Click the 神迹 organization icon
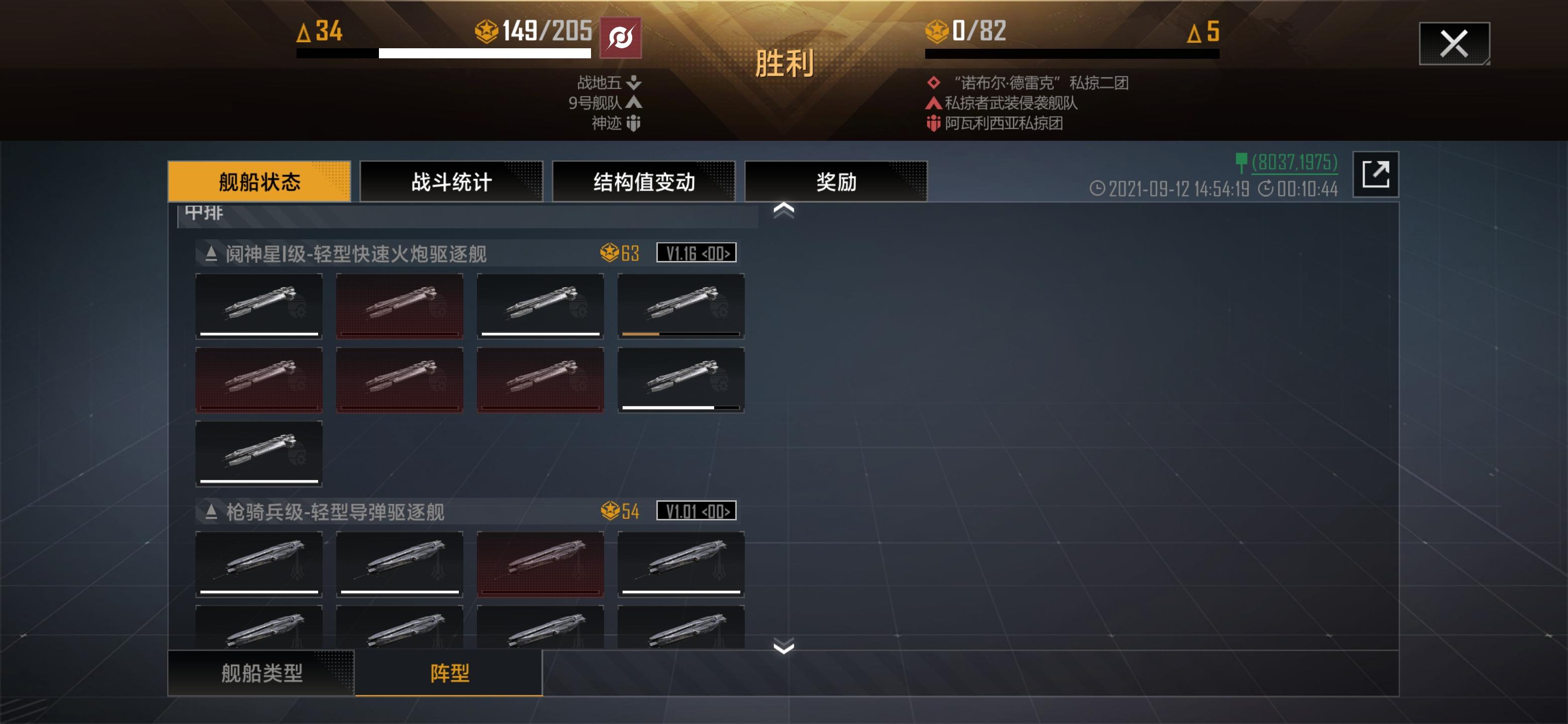 click(x=635, y=124)
